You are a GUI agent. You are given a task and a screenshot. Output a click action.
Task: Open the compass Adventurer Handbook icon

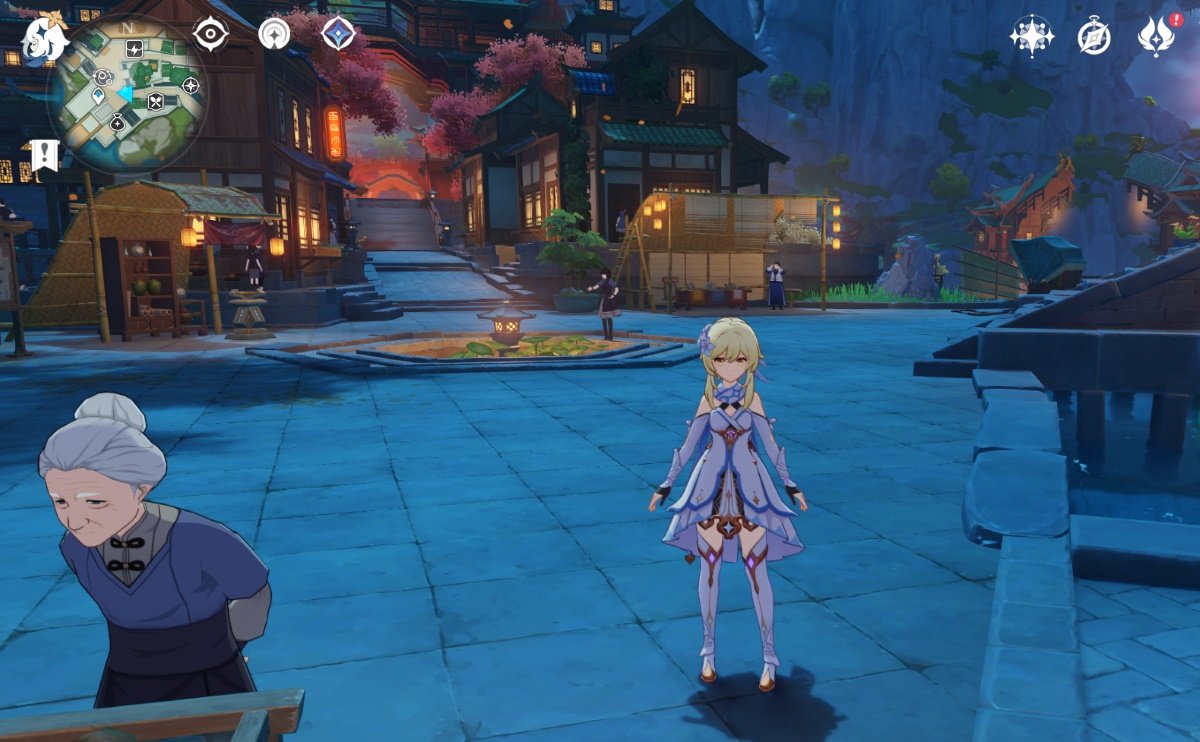click(x=1094, y=36)
